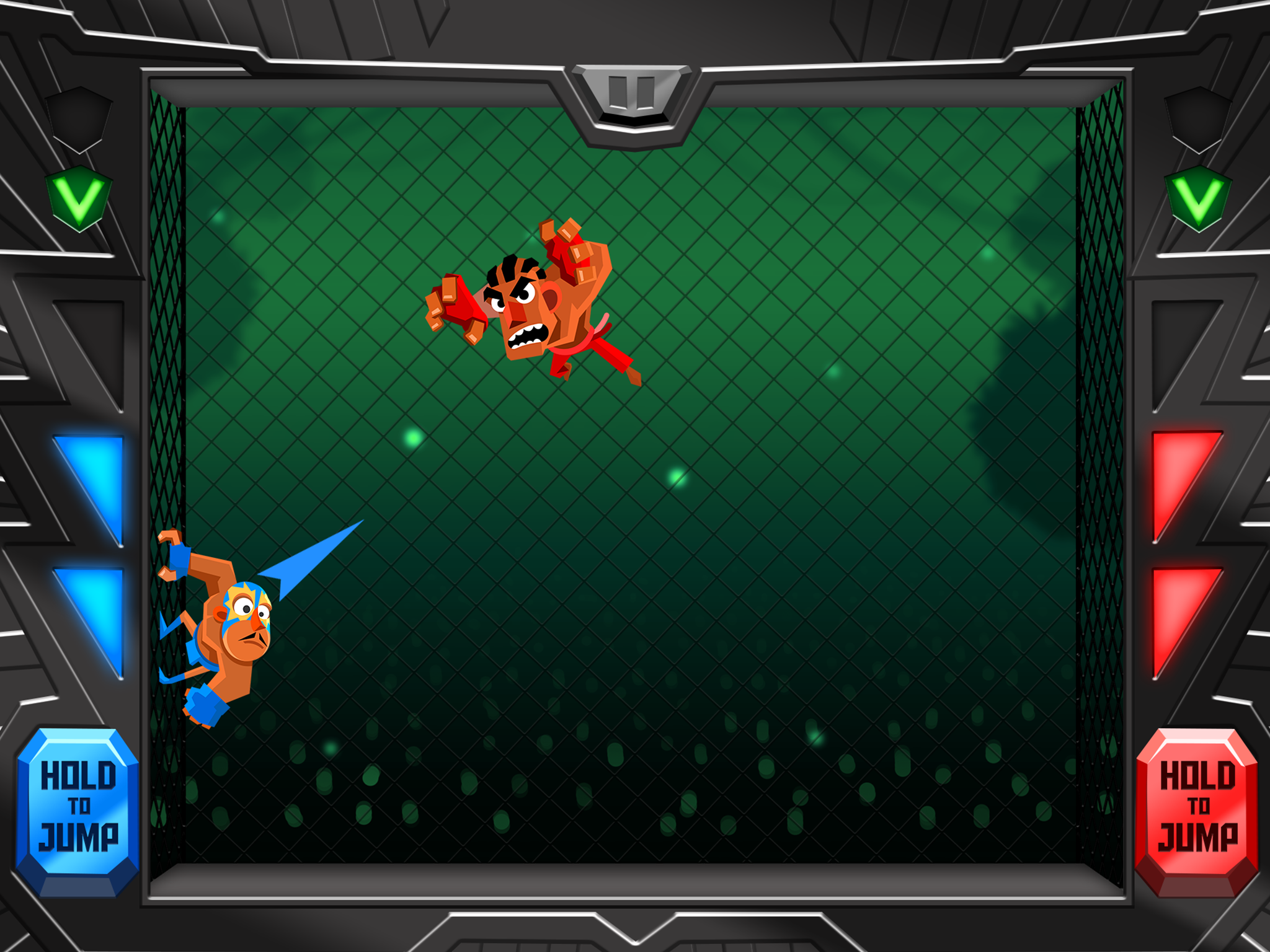Tap the blue glowing triangle indicator strip
1270x952 pixels.
[91, 552]
